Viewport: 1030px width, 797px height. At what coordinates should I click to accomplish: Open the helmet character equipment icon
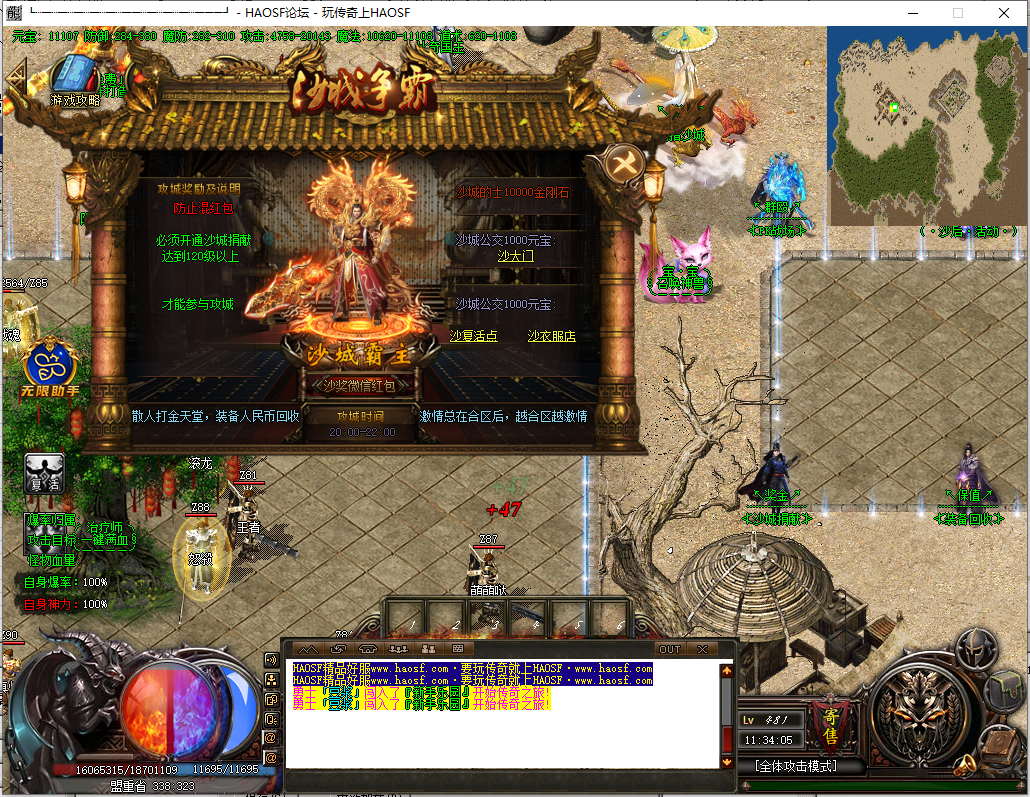tap(976, 650)
